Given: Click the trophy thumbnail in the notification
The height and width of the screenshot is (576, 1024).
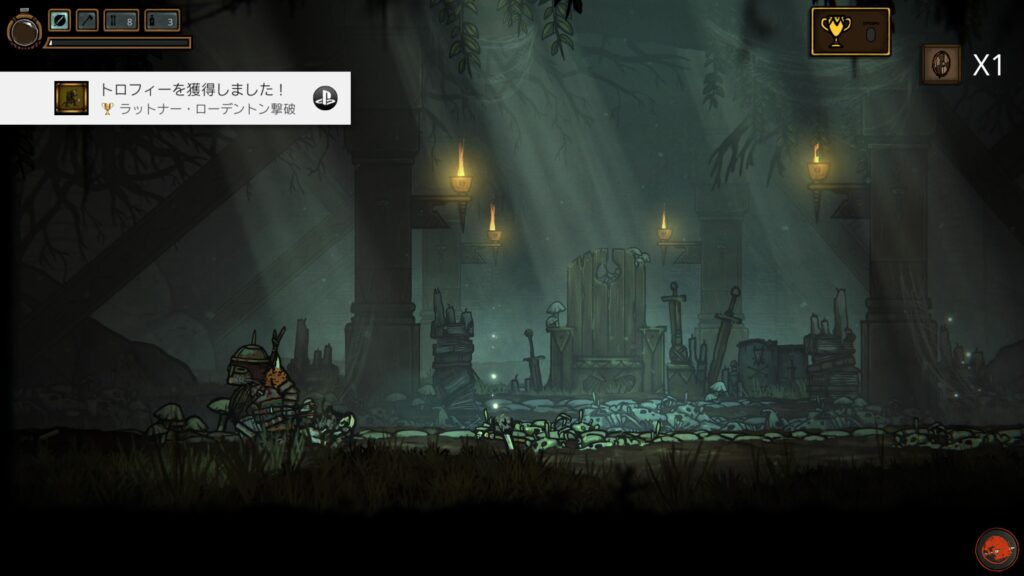Looking at the screenshot, I should [x=71, y=98].
